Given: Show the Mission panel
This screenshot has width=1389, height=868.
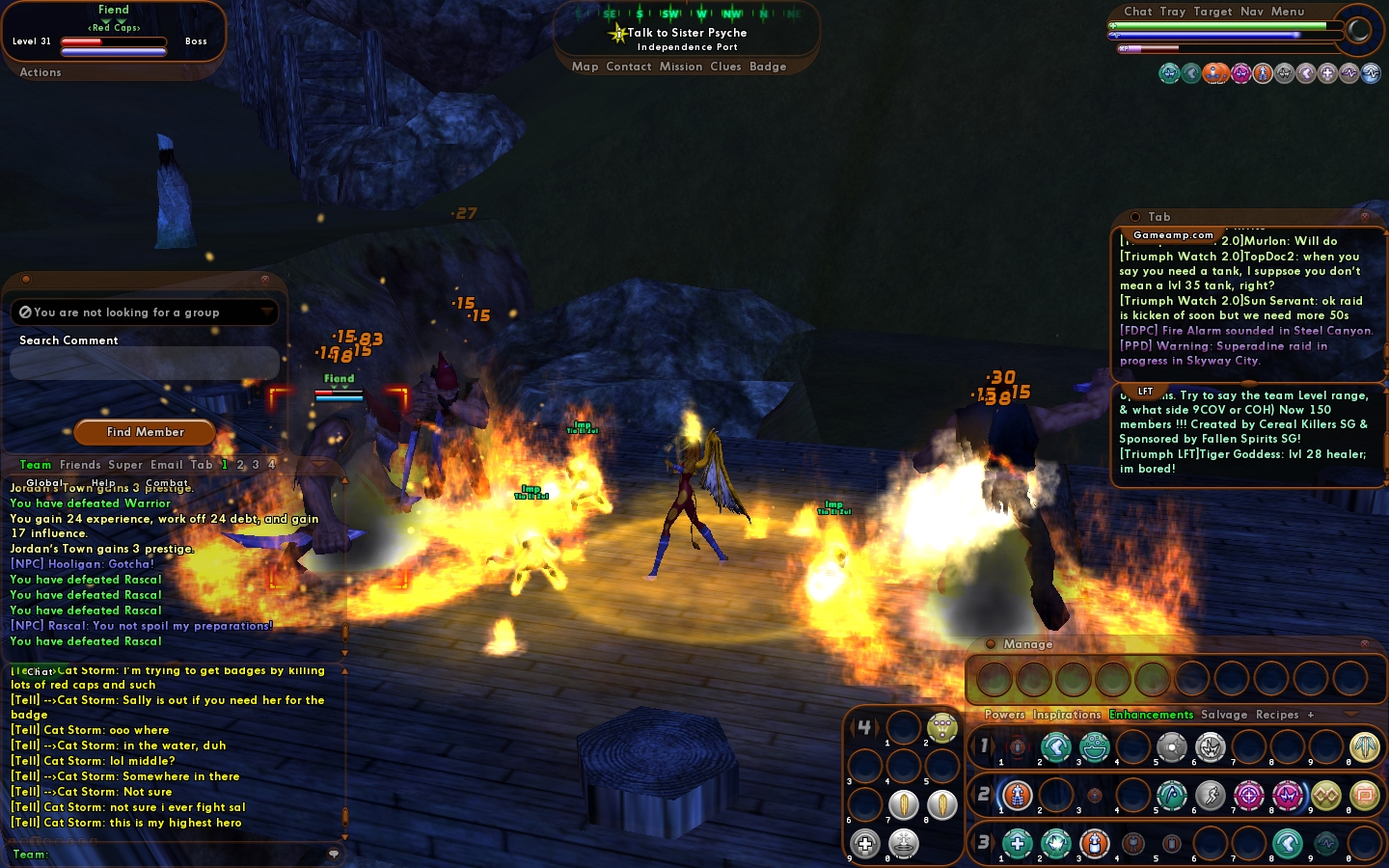Looking at the screenshot, I should 681,67.
